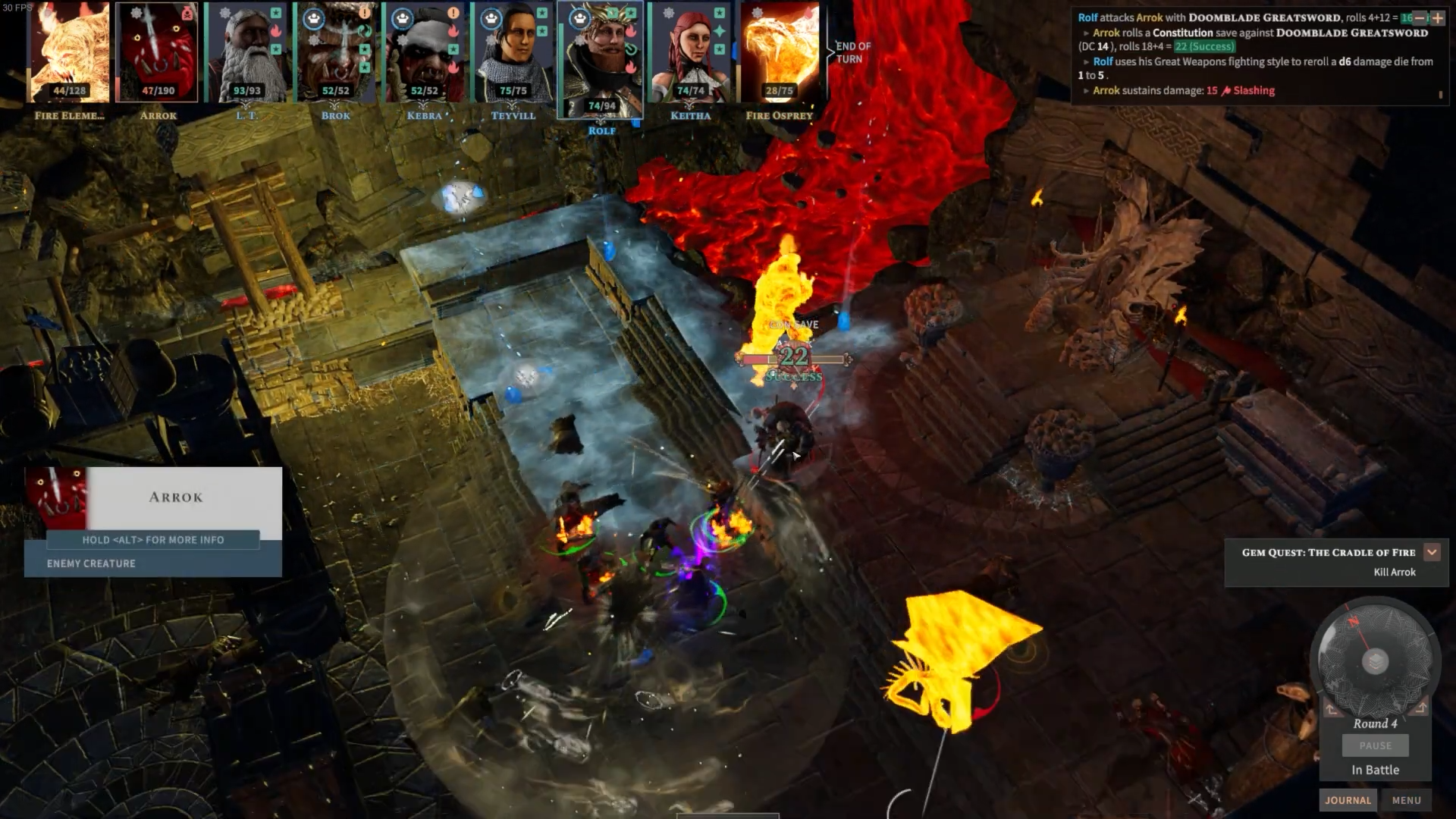The width and height of the screenshot is (1456, 819).
Task: Pick Kebra's portrait in turn order
Action: coord(424,53)
